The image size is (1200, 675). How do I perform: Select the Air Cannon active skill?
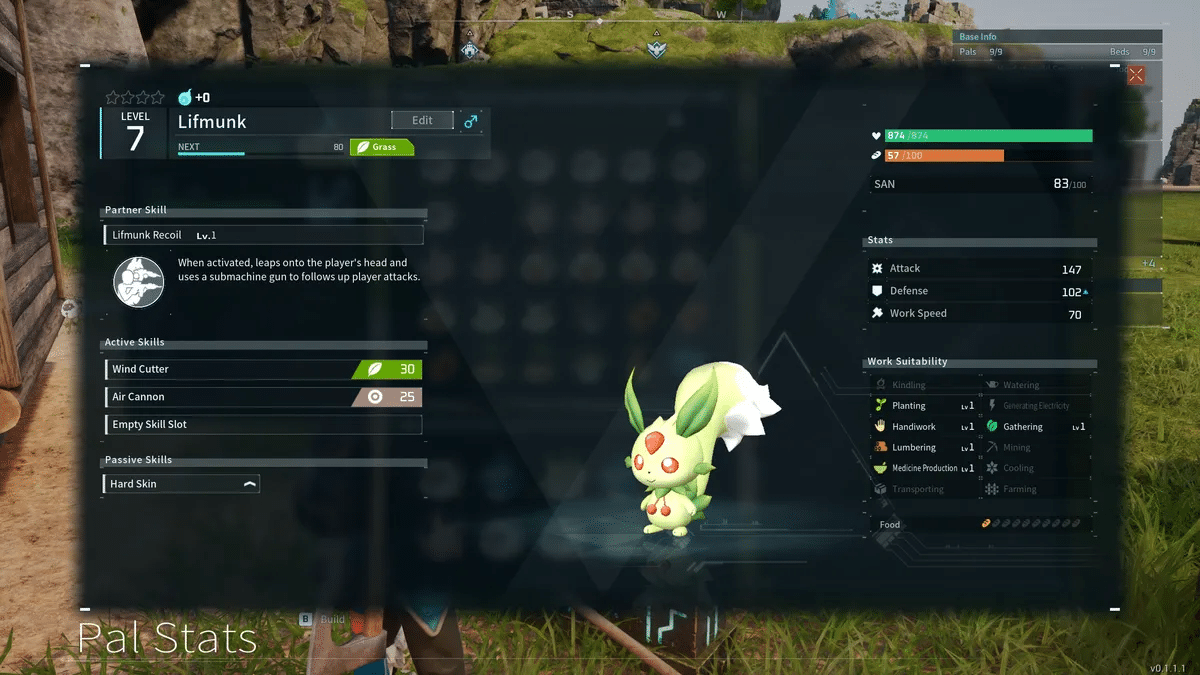[263, 397]
